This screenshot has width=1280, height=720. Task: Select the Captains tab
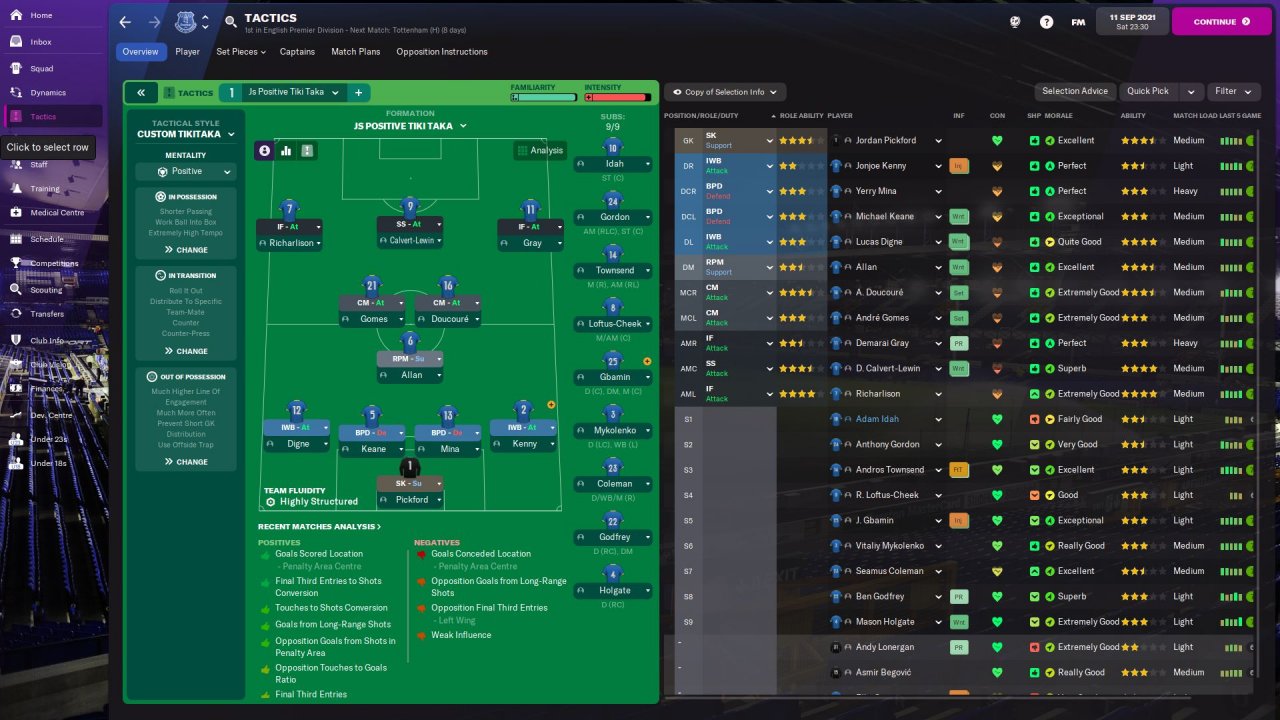(x=297, y=51)
